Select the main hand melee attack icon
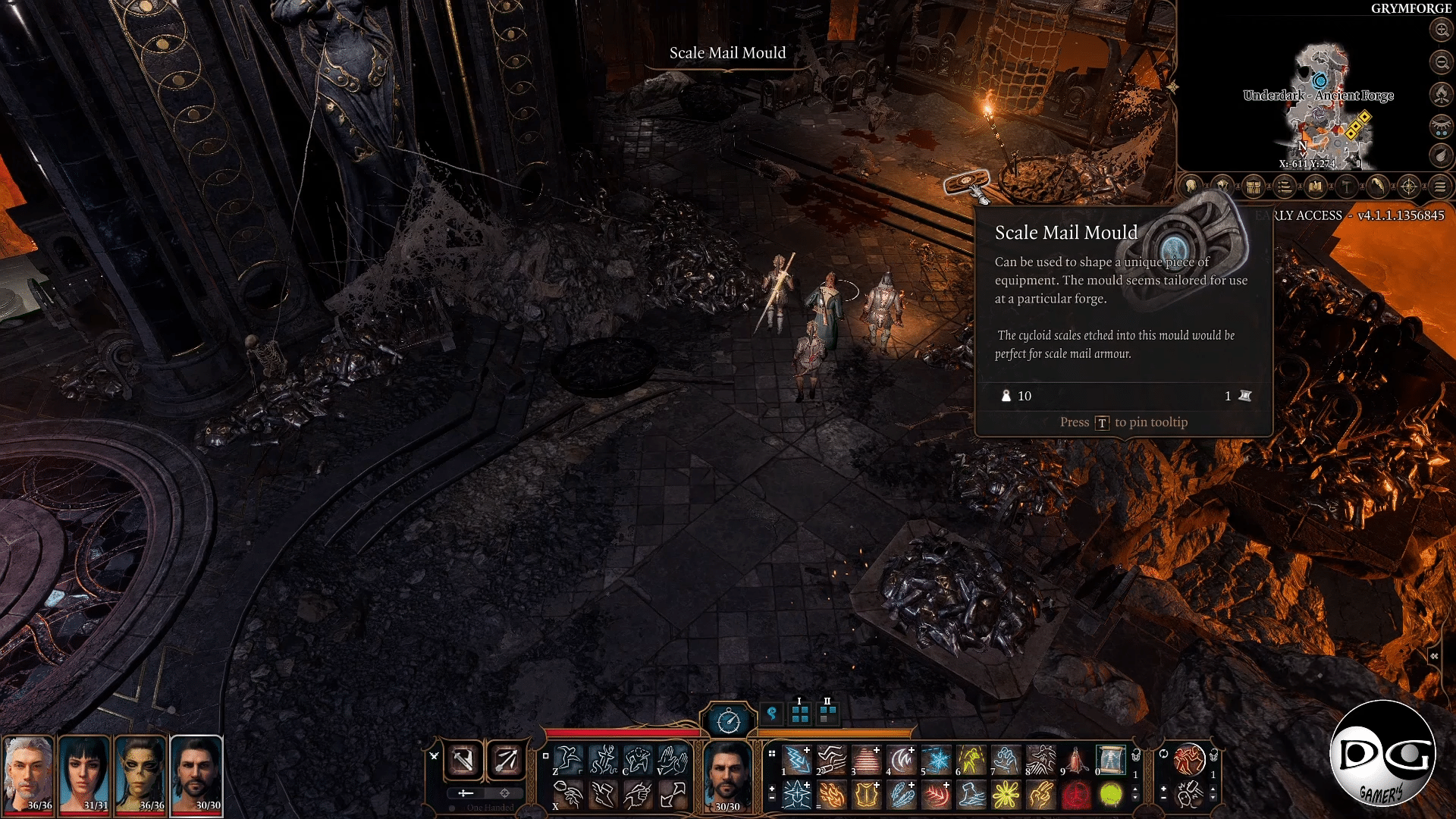The height and width of the screenshot is (819, 1456). 464,760
